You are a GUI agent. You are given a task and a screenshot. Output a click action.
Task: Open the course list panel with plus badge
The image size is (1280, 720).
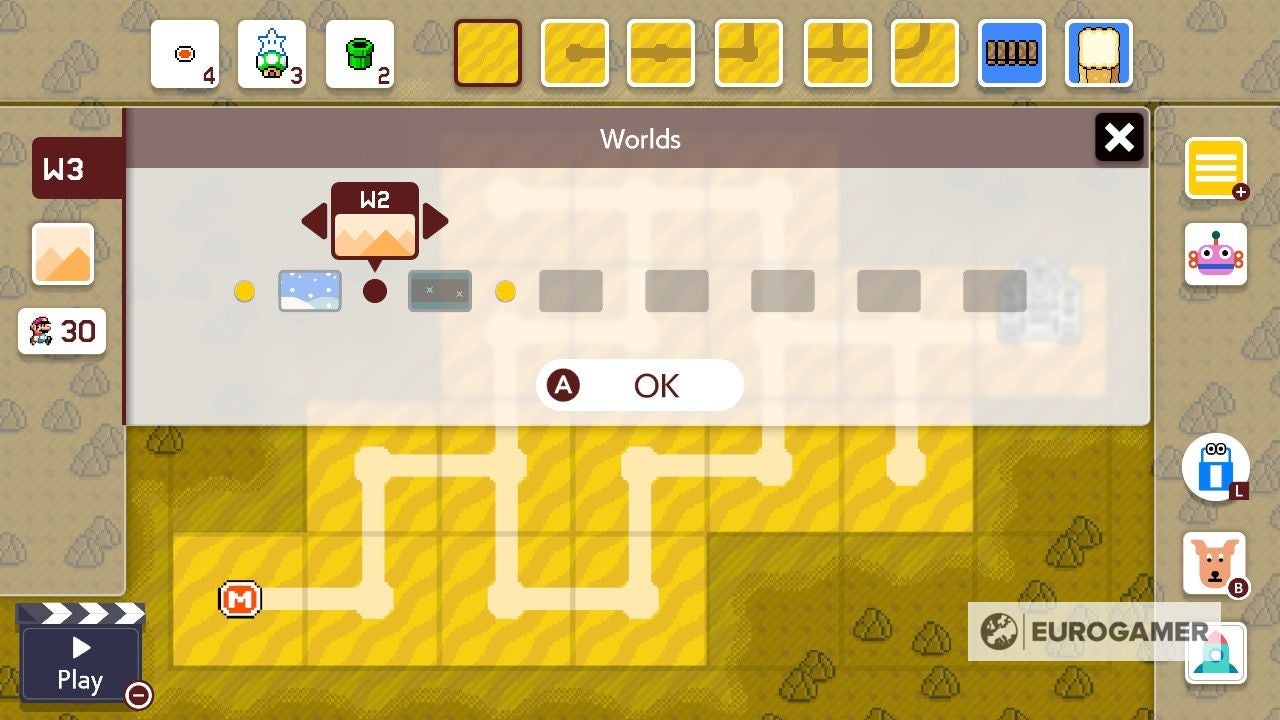[1216, 170]
